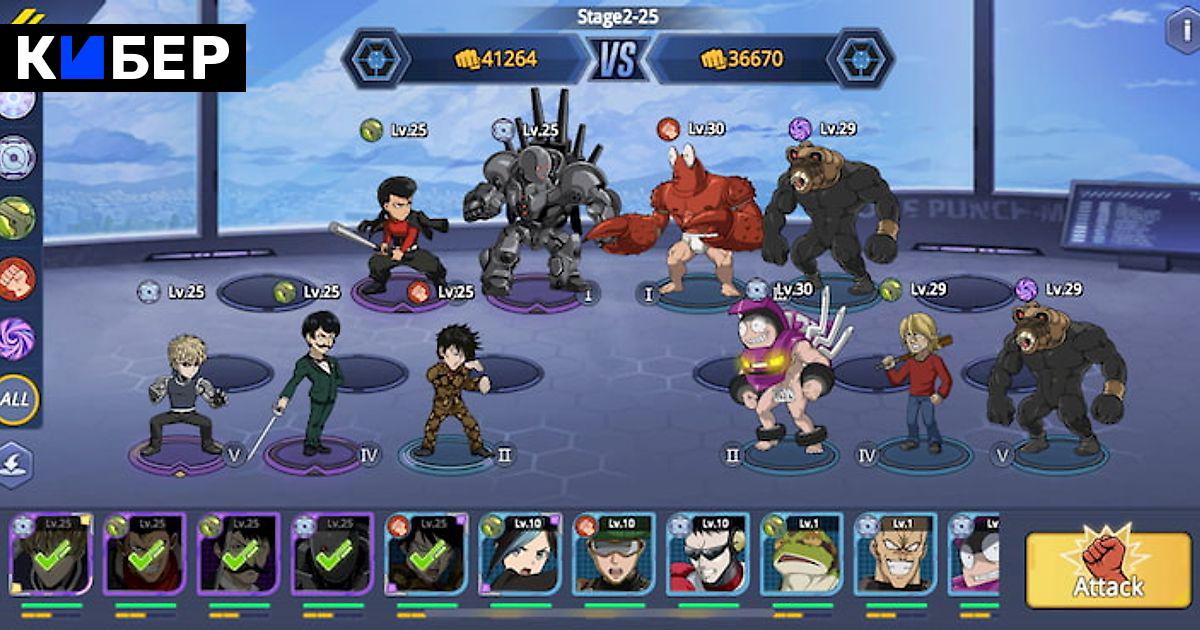This screenshot has height=630, width=1200.
Task: Show ALL hero types
Action: click(17, 400)
